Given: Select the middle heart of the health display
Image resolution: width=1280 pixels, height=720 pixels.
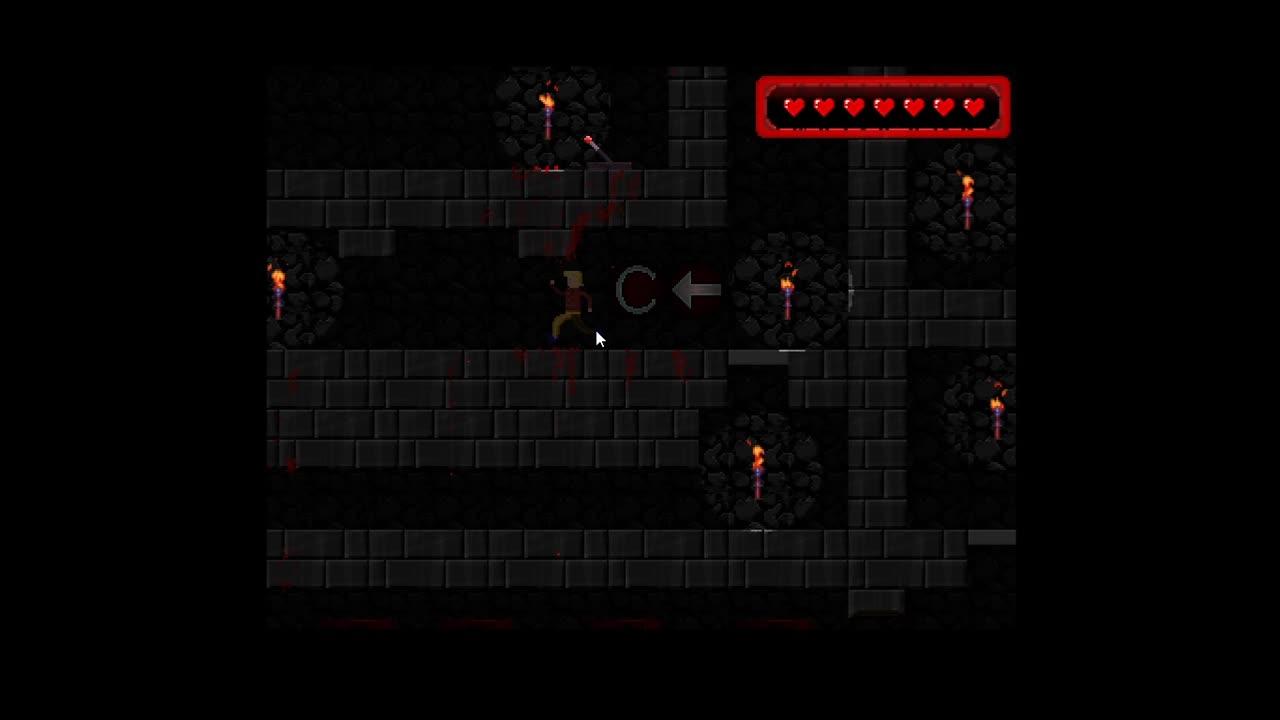Looking at the screenshot, I should (x=884, y=107).
